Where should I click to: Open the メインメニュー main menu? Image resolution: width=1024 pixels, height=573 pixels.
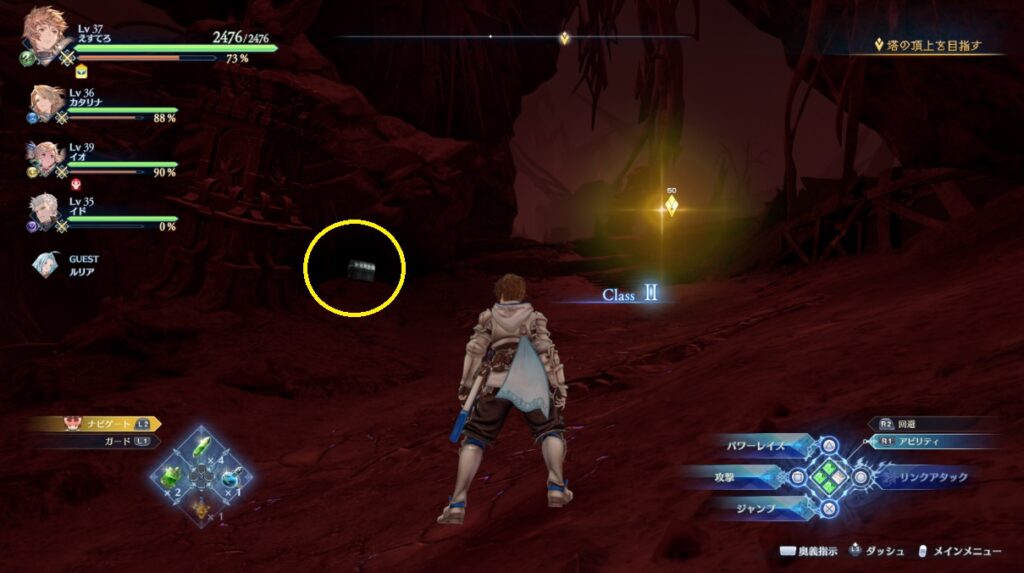click(x=965, y=551)
